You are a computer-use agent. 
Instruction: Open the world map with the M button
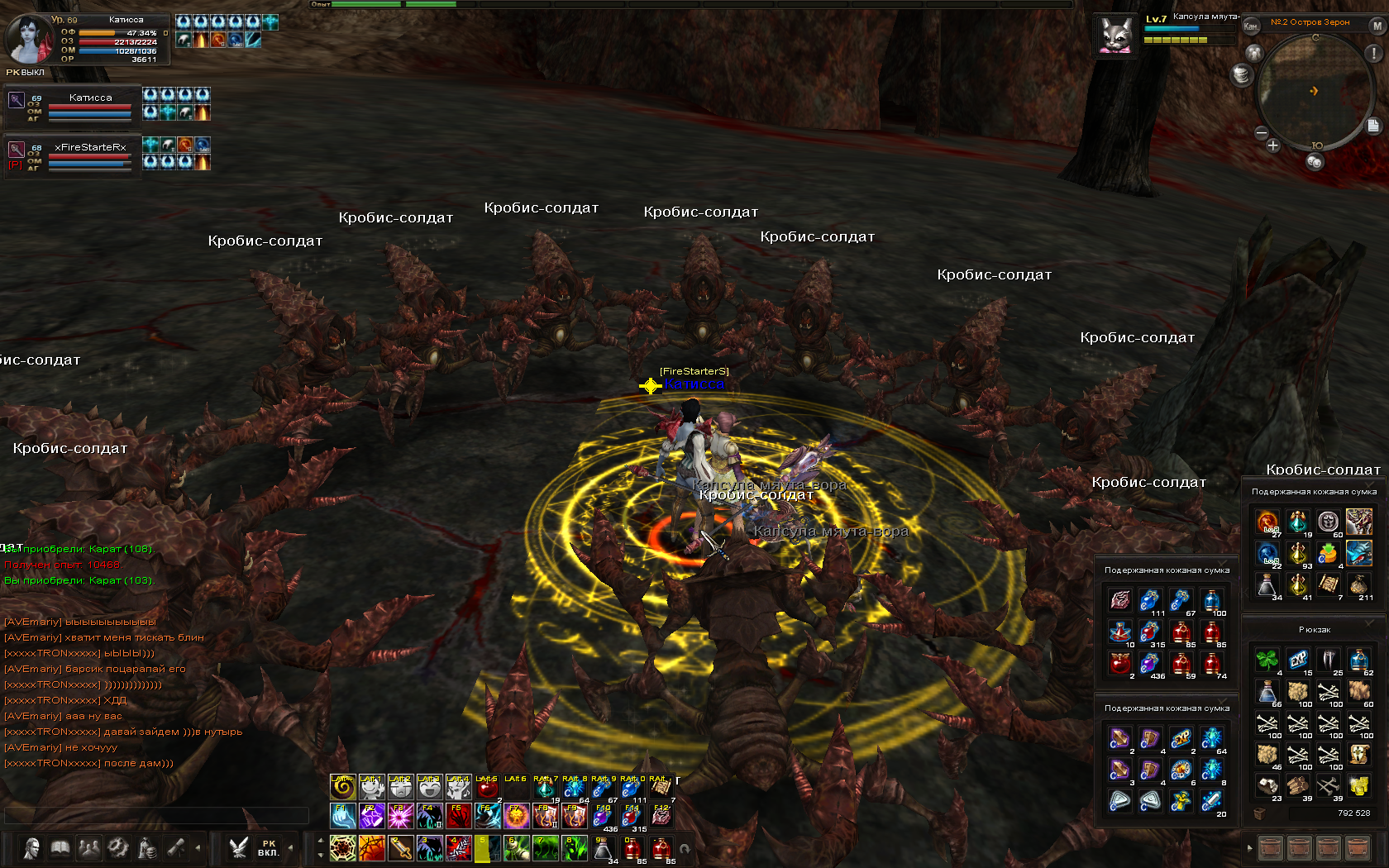[1377, 26]
